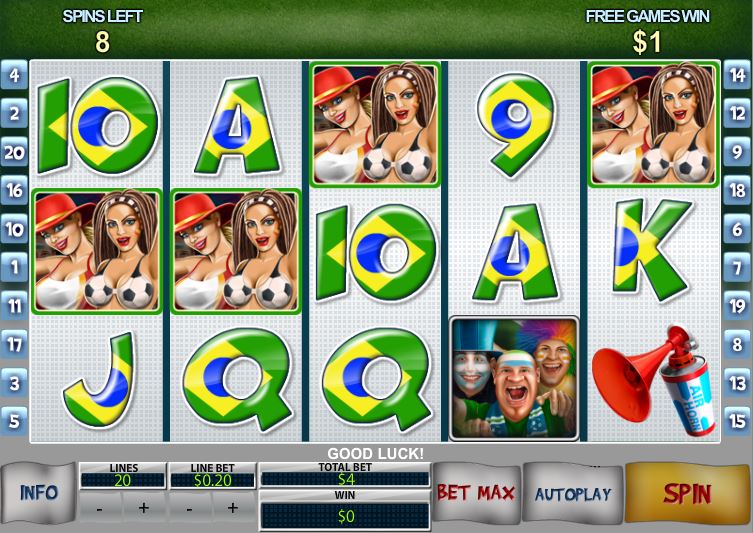
Task: Select payline number 20
Action: (14, 152)
